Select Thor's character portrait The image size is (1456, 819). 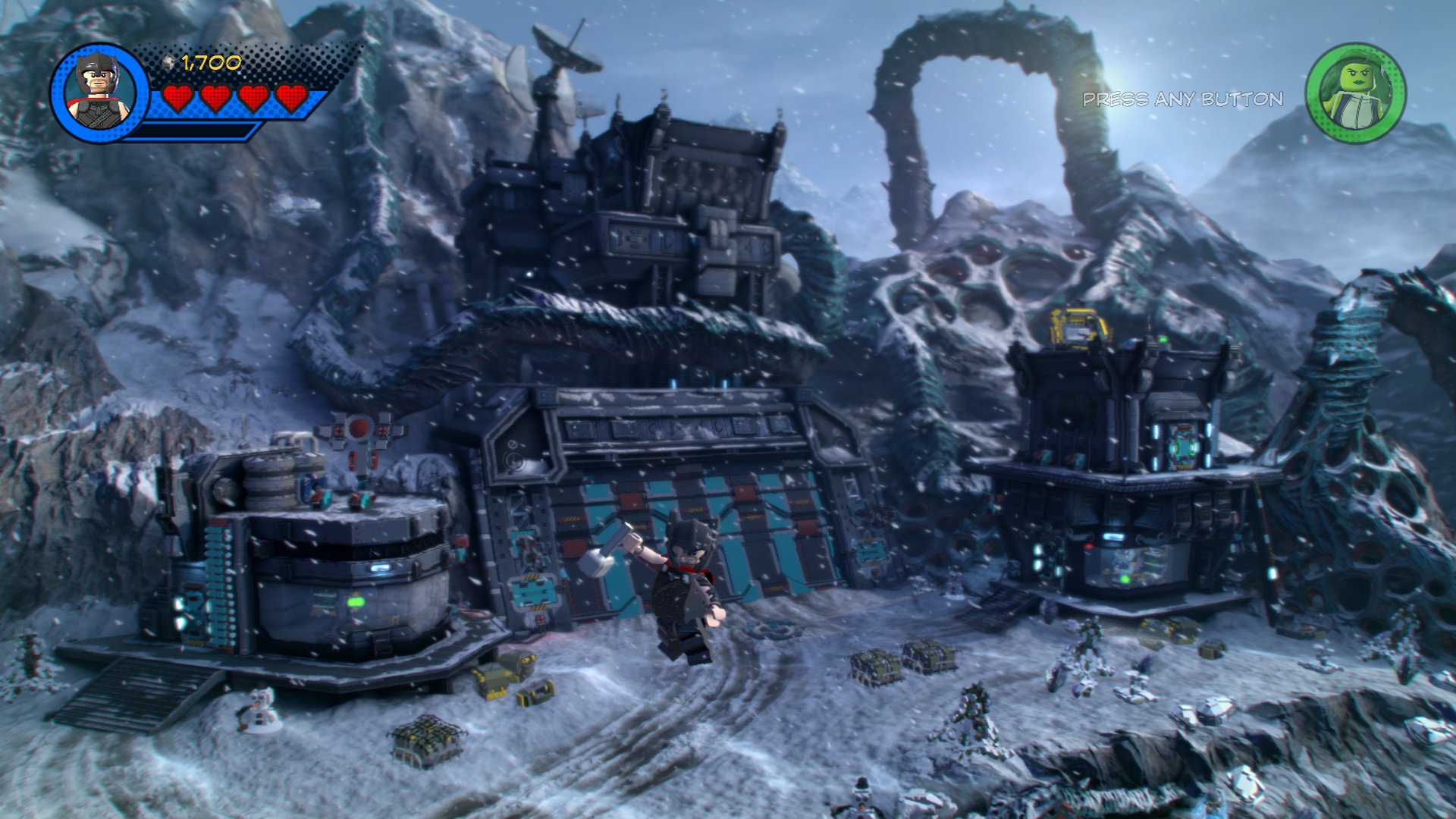coord(99,93)
